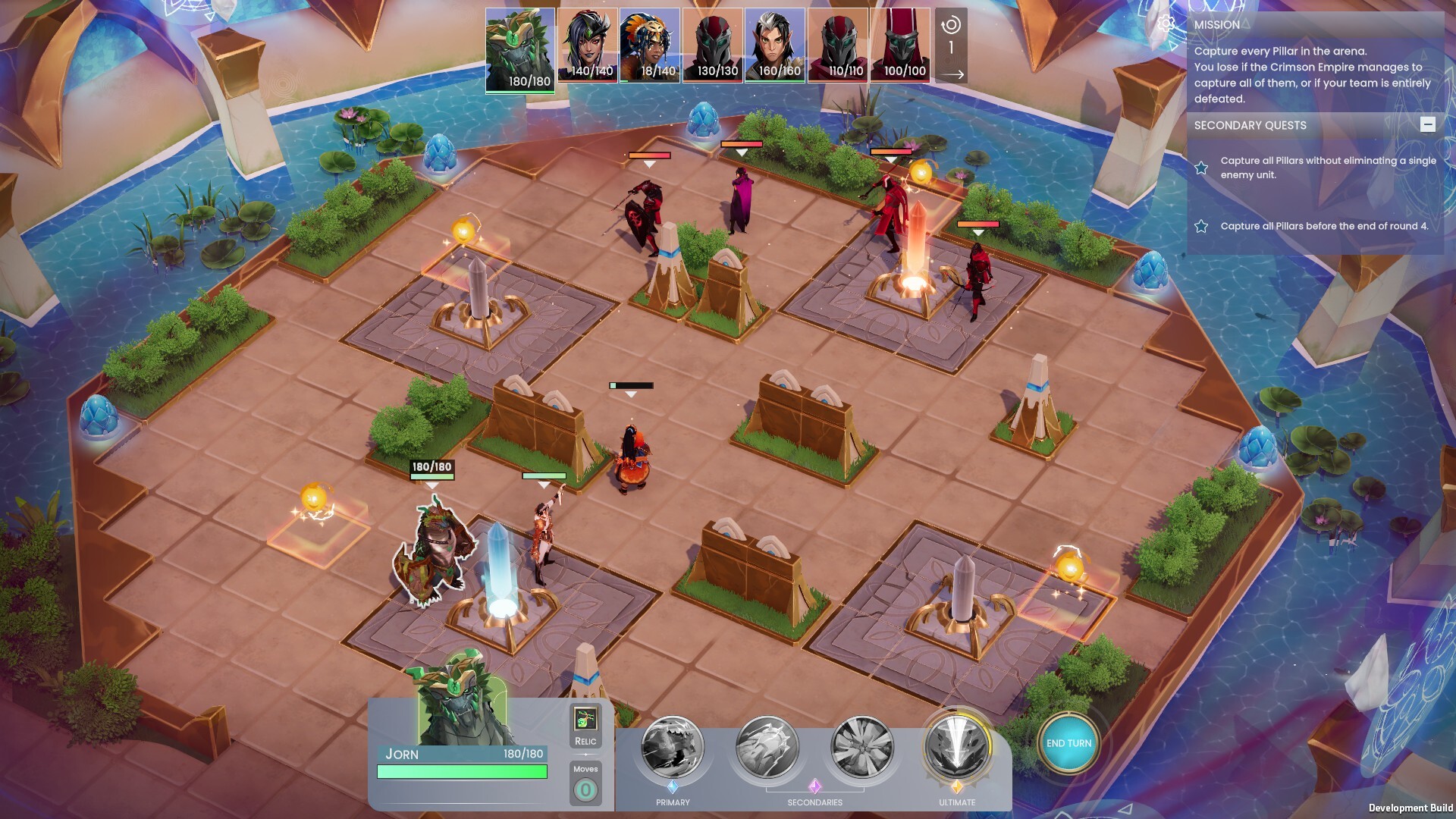Select the secondary ability showing a clawed fist
This screenshot has height=819, width=1456.
767,748
